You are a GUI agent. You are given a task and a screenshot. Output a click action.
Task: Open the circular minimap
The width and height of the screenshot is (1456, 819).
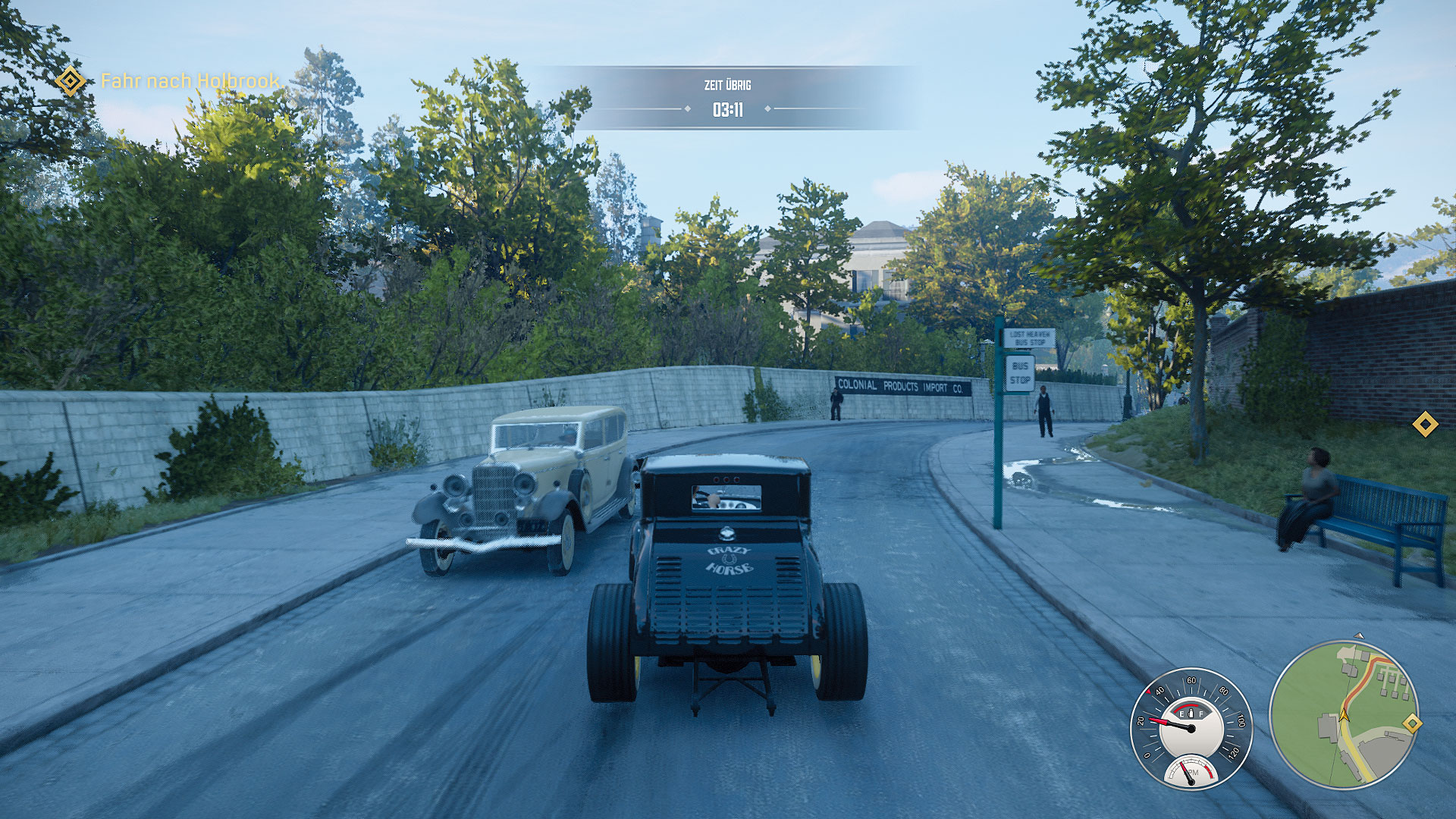pos(1343,714)
